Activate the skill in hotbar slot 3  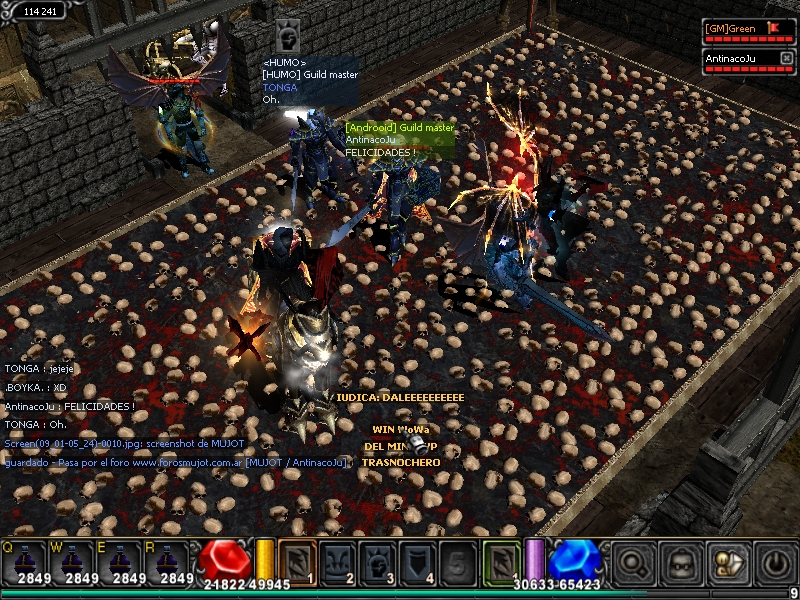pyautogui.click(x=377, y=559)
